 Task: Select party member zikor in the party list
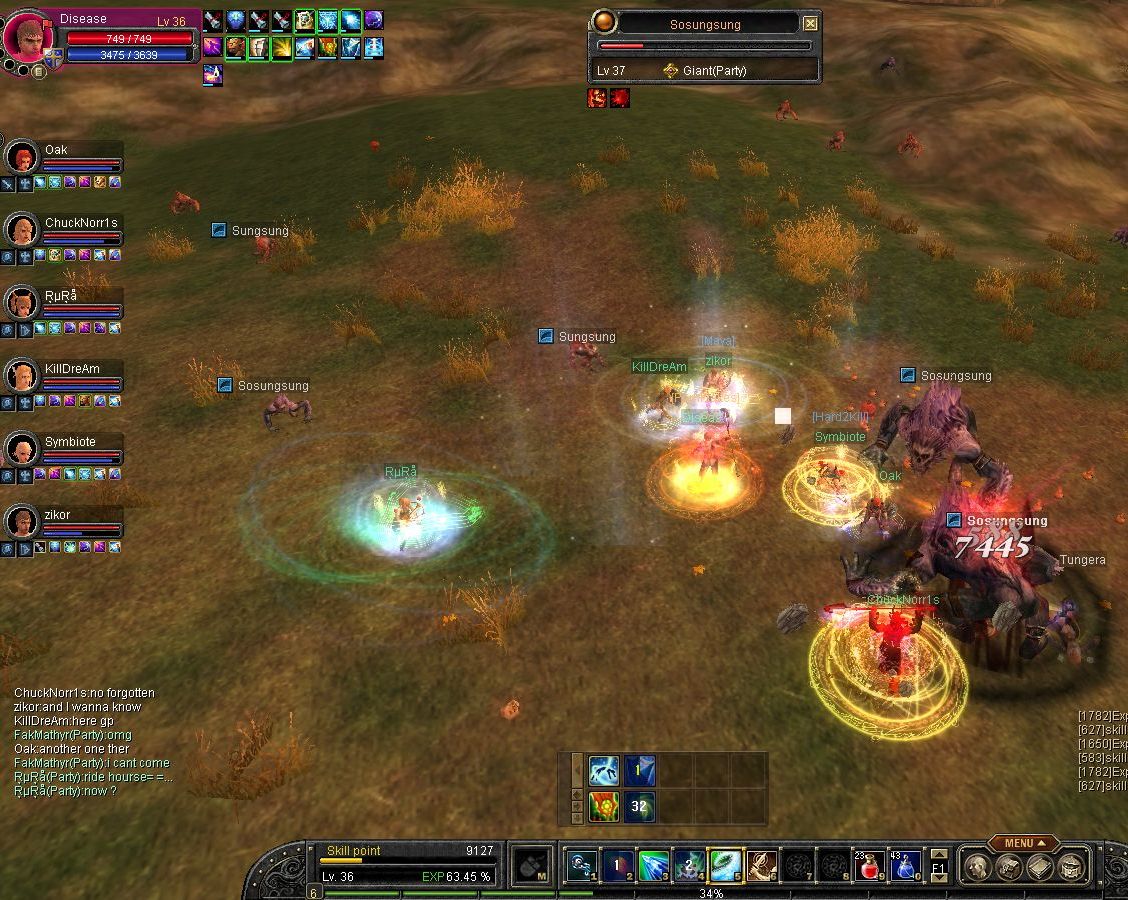pos(21,522)
